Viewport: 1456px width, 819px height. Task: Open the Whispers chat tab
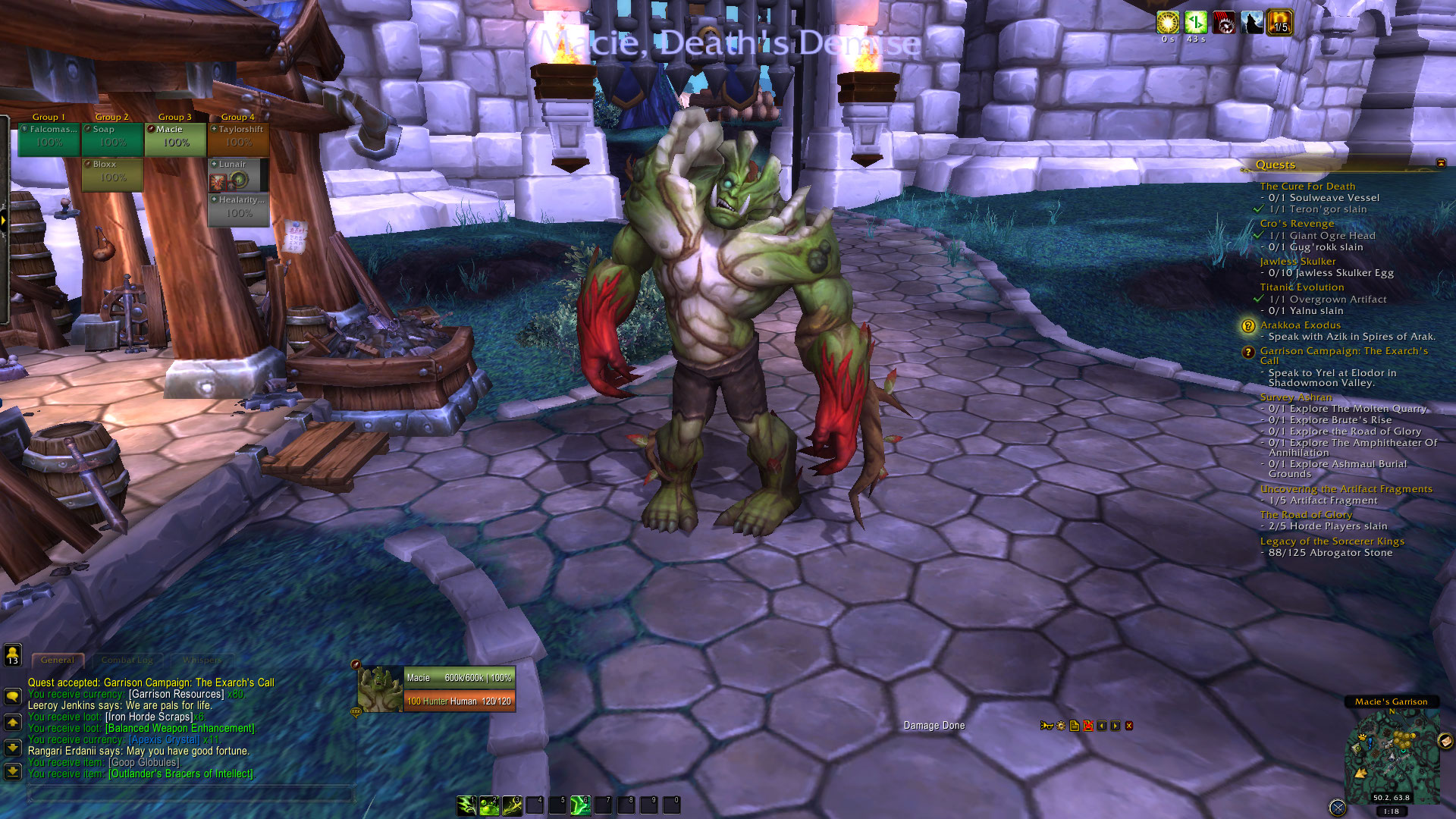202,660
